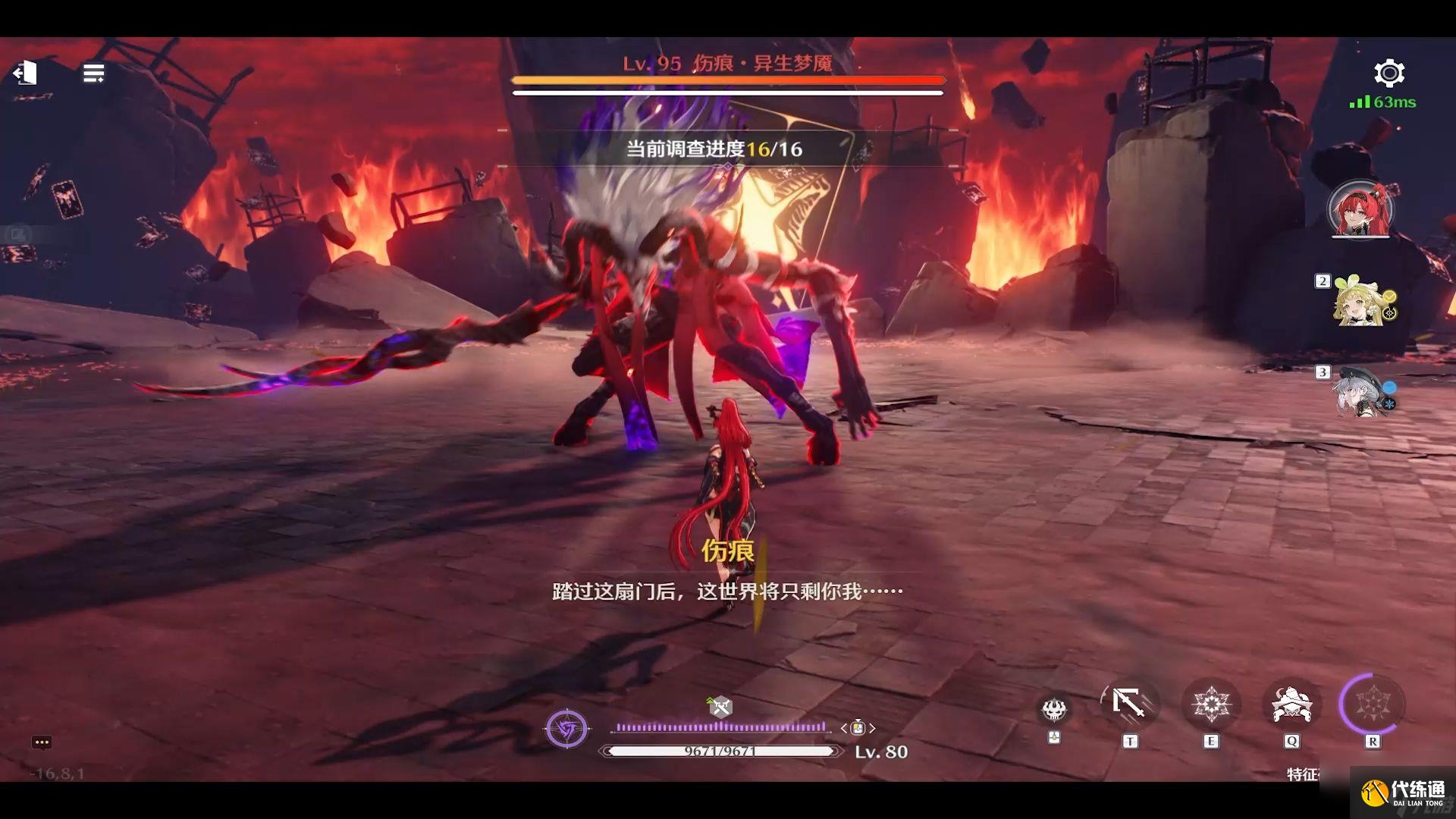Image resolution: width=1456 pixels, height=819 pixels.
Task: Switch to the blonde party member
Action: coord(1363,300)
